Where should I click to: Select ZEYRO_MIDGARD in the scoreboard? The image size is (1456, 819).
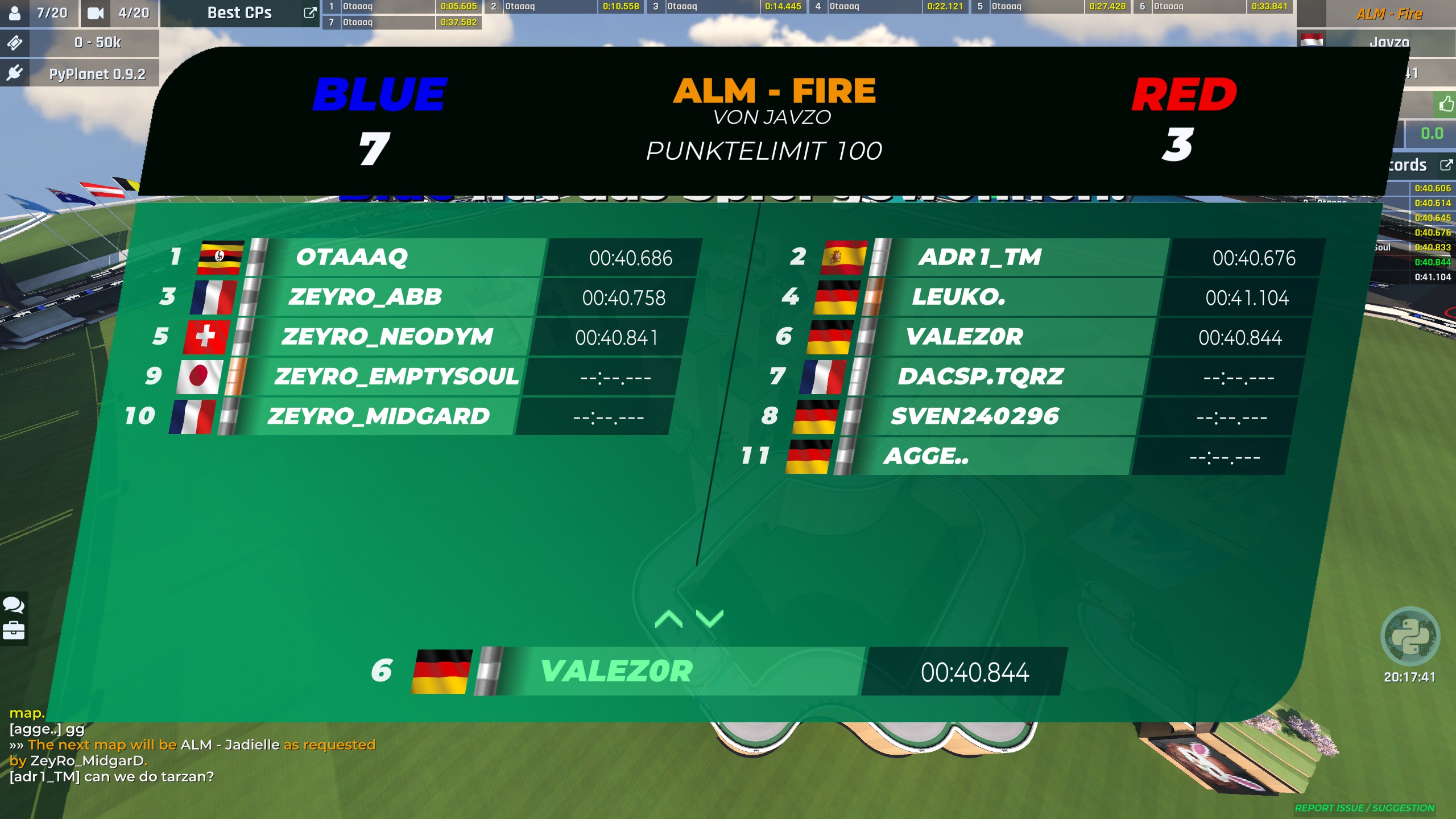(x=378, y=417)
